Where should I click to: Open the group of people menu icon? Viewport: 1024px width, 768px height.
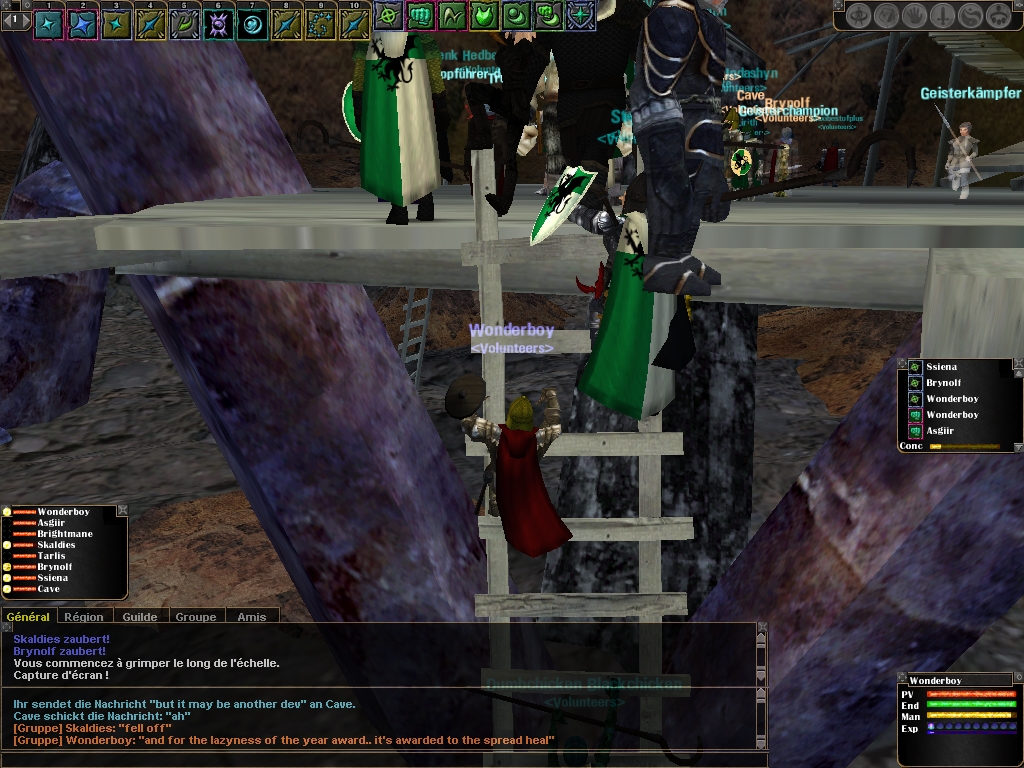(x=998, y=16)
